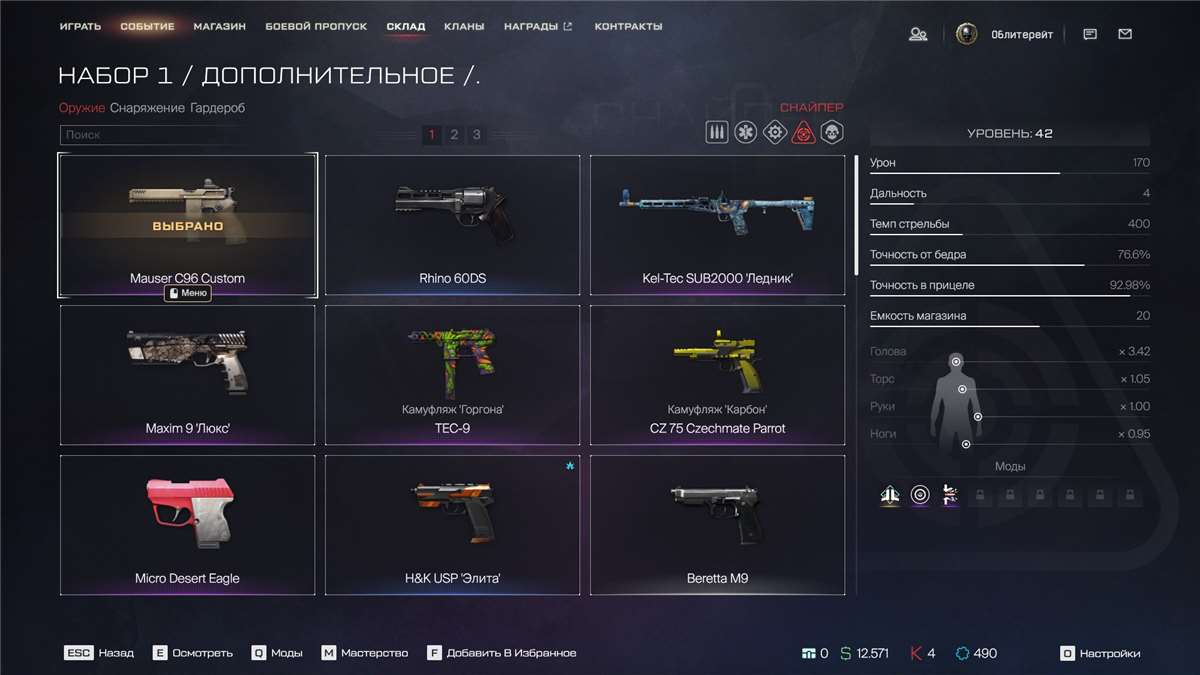Image resolution: width=1200 pixels, height=675 pixels.
Task: Open the mail envelope icon
Action: pos(1125,34)
